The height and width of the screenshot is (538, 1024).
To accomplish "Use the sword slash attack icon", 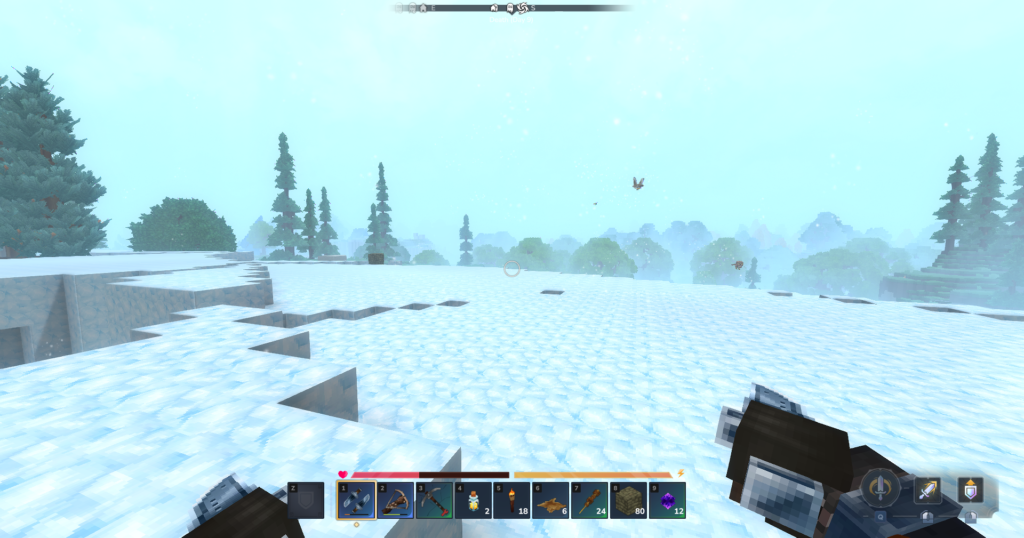I will coord(927,489).
